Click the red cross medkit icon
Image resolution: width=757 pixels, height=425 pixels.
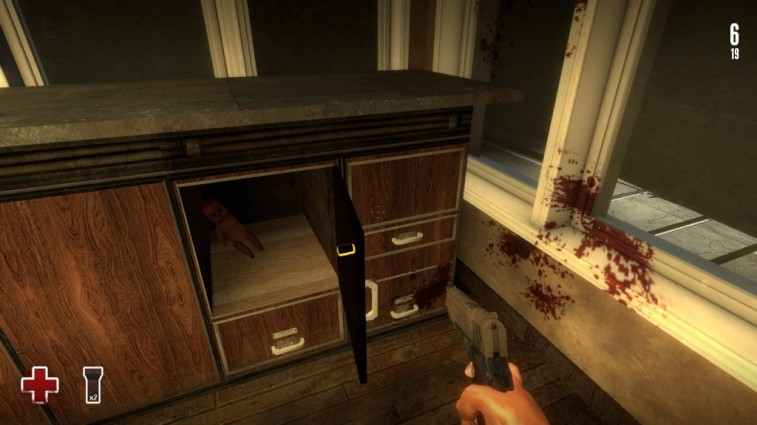pyautogui.click(x=39, y=385)
